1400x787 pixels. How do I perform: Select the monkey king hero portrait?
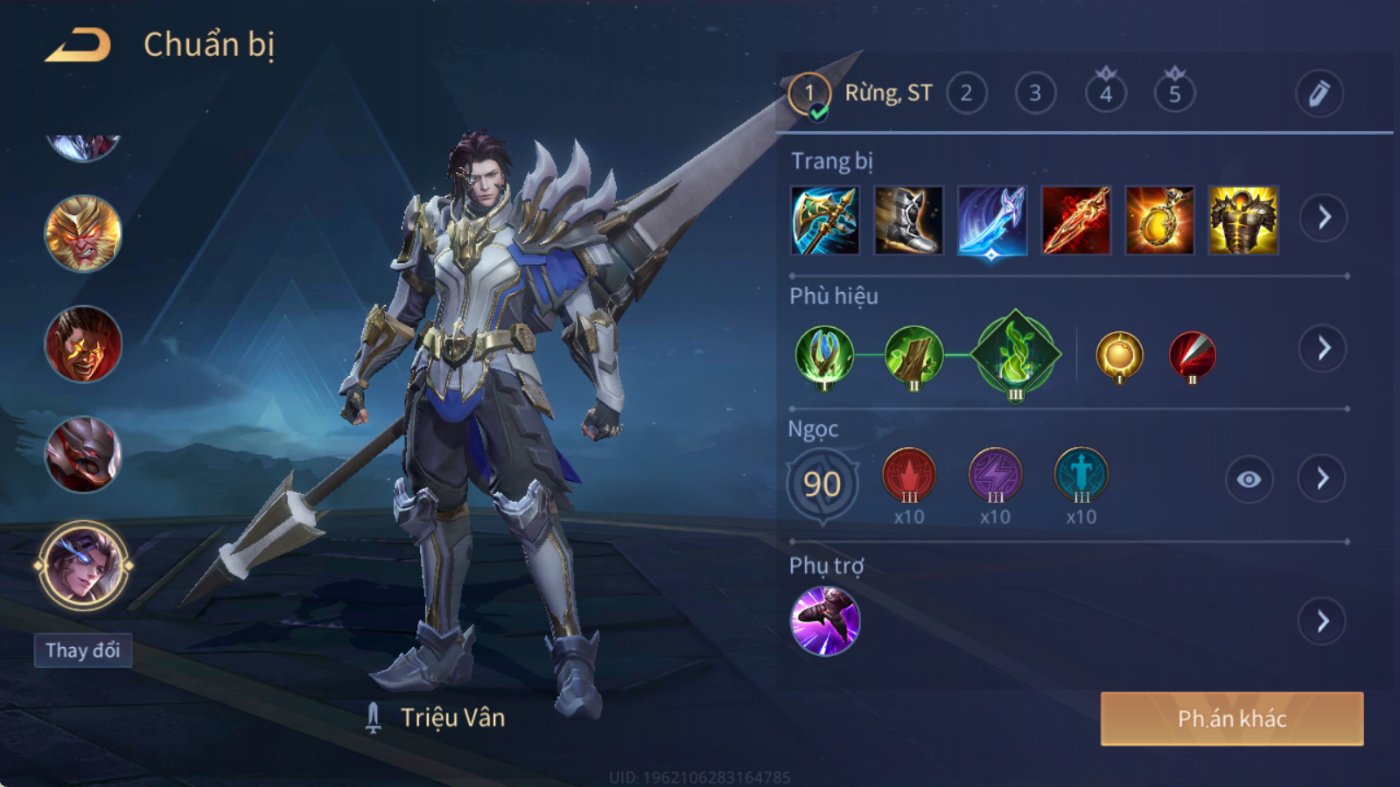[x=83, y=234]
